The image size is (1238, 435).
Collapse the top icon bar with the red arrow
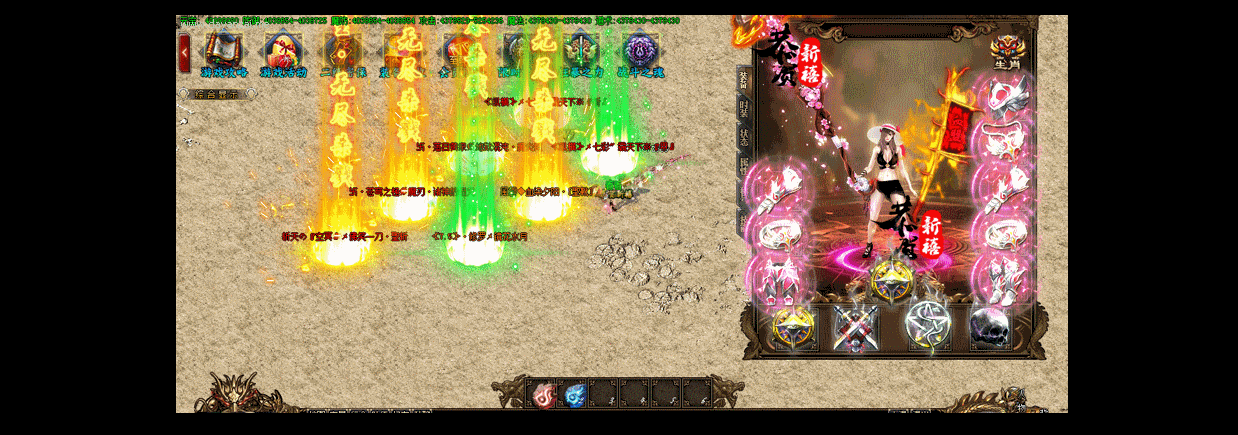pyautogui.click(x=184, y=52)
